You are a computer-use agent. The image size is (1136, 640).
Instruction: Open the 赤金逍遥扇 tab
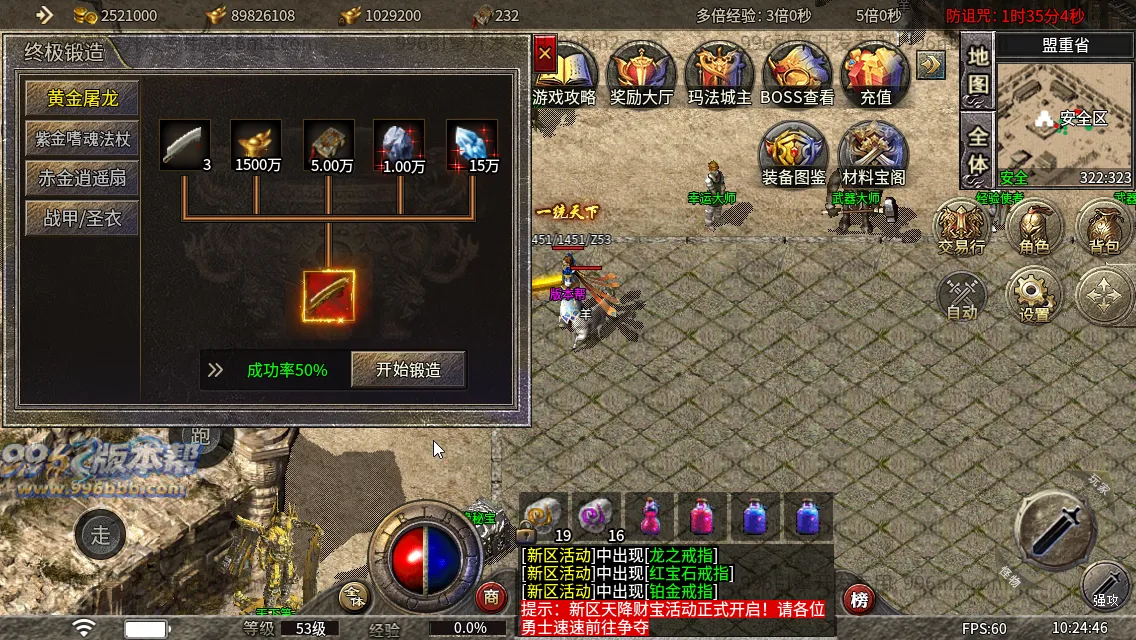(x=82, y=178)
